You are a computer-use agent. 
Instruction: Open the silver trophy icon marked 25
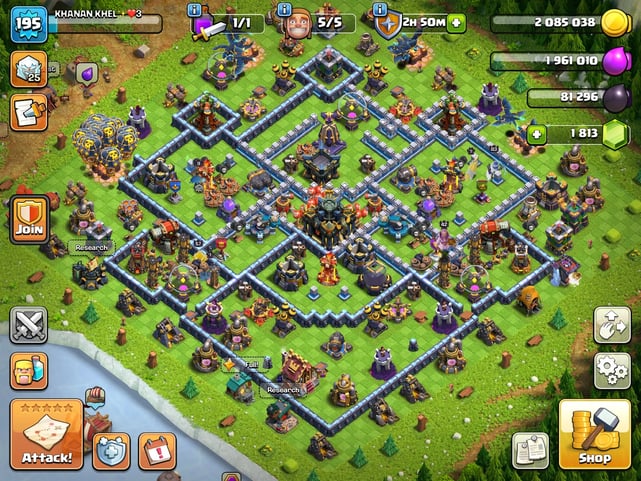(28, 69)
